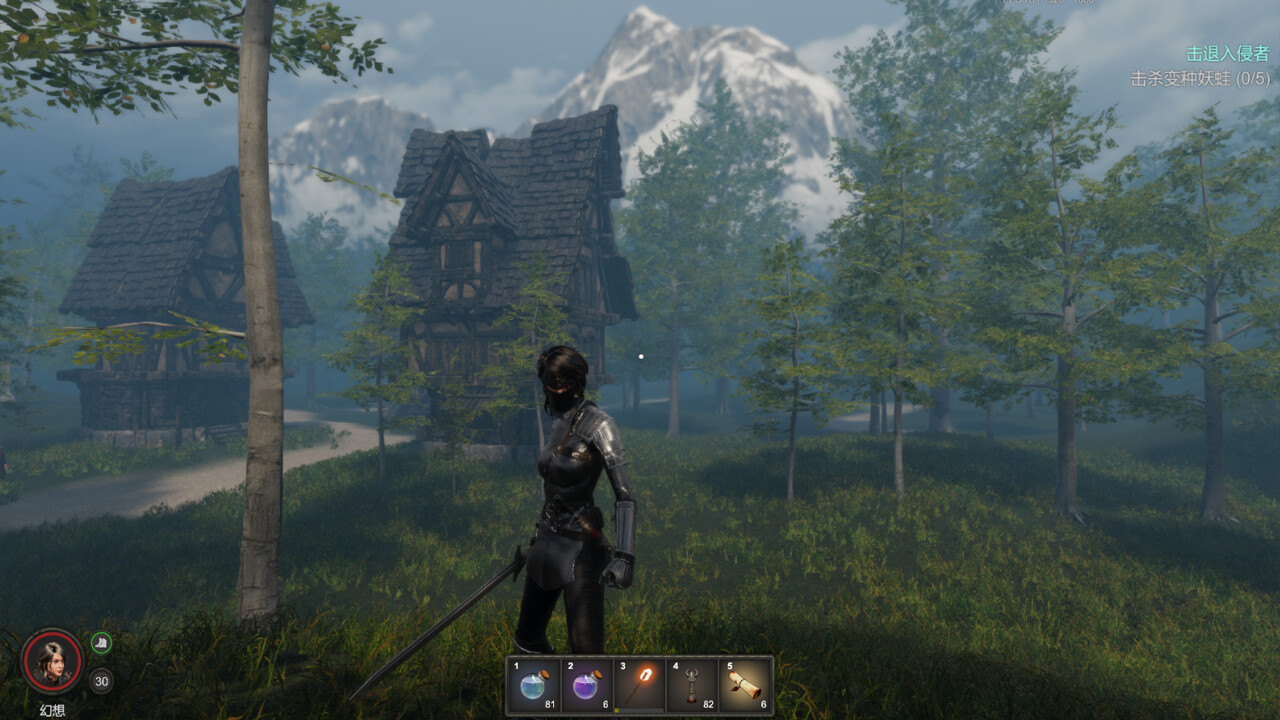1280x720 pixels.
Task: Click the green-ringed boot status icon
Action: pos(101,643)
